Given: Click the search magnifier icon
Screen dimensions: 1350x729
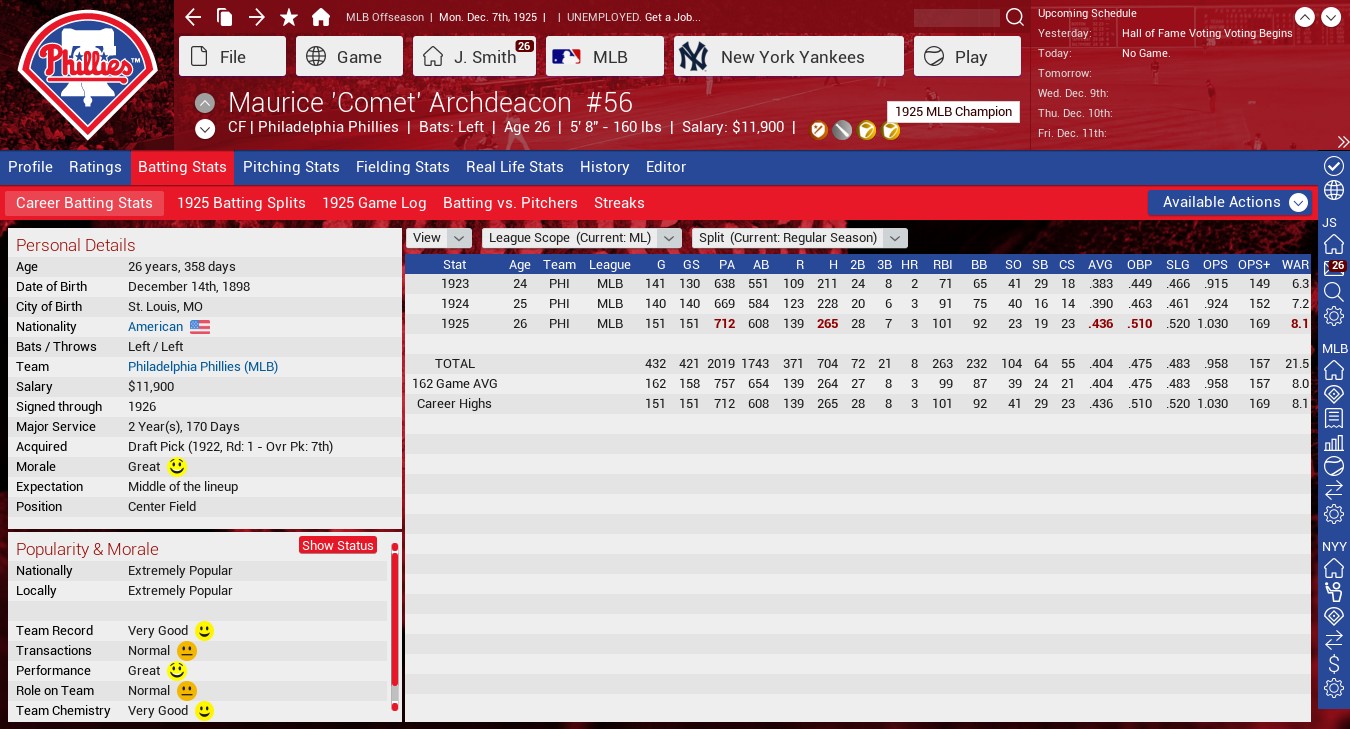Looking at the screenshot, I should [1014, 17].
